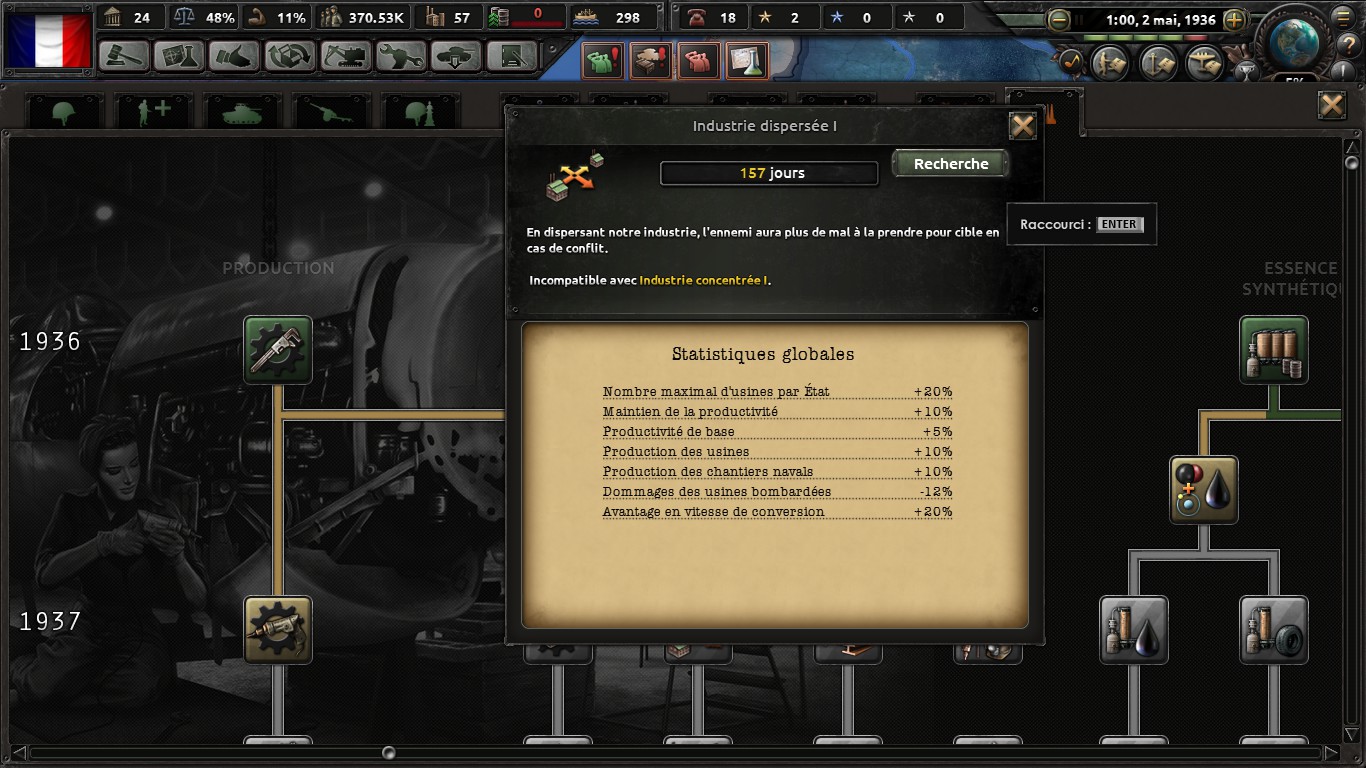This screenshot has width=1366, height=768.
Task: Select the 1937 drill-and-gear production technology
Action: [278, 630]
